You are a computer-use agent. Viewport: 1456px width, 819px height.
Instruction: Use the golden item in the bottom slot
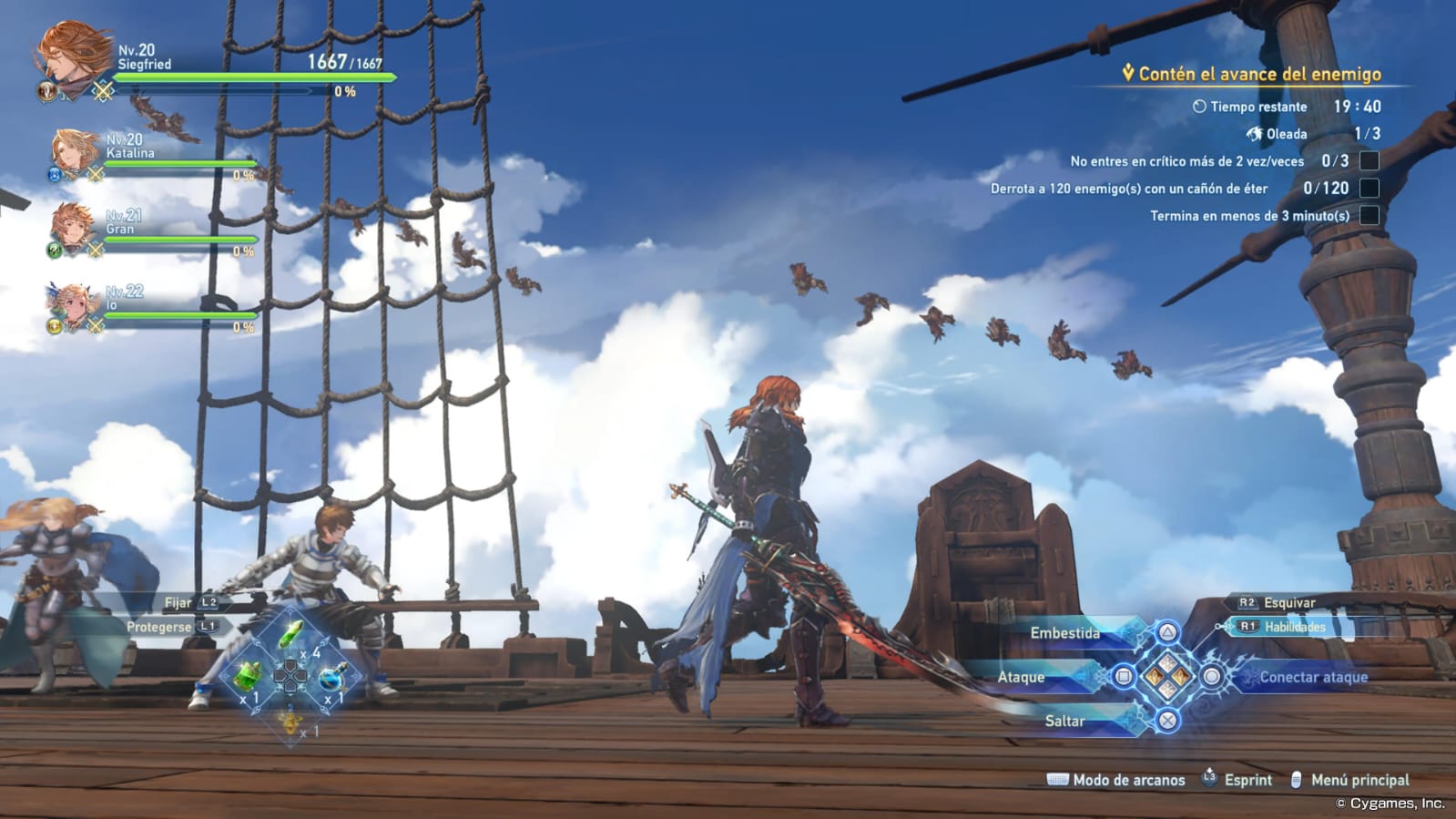290,722
